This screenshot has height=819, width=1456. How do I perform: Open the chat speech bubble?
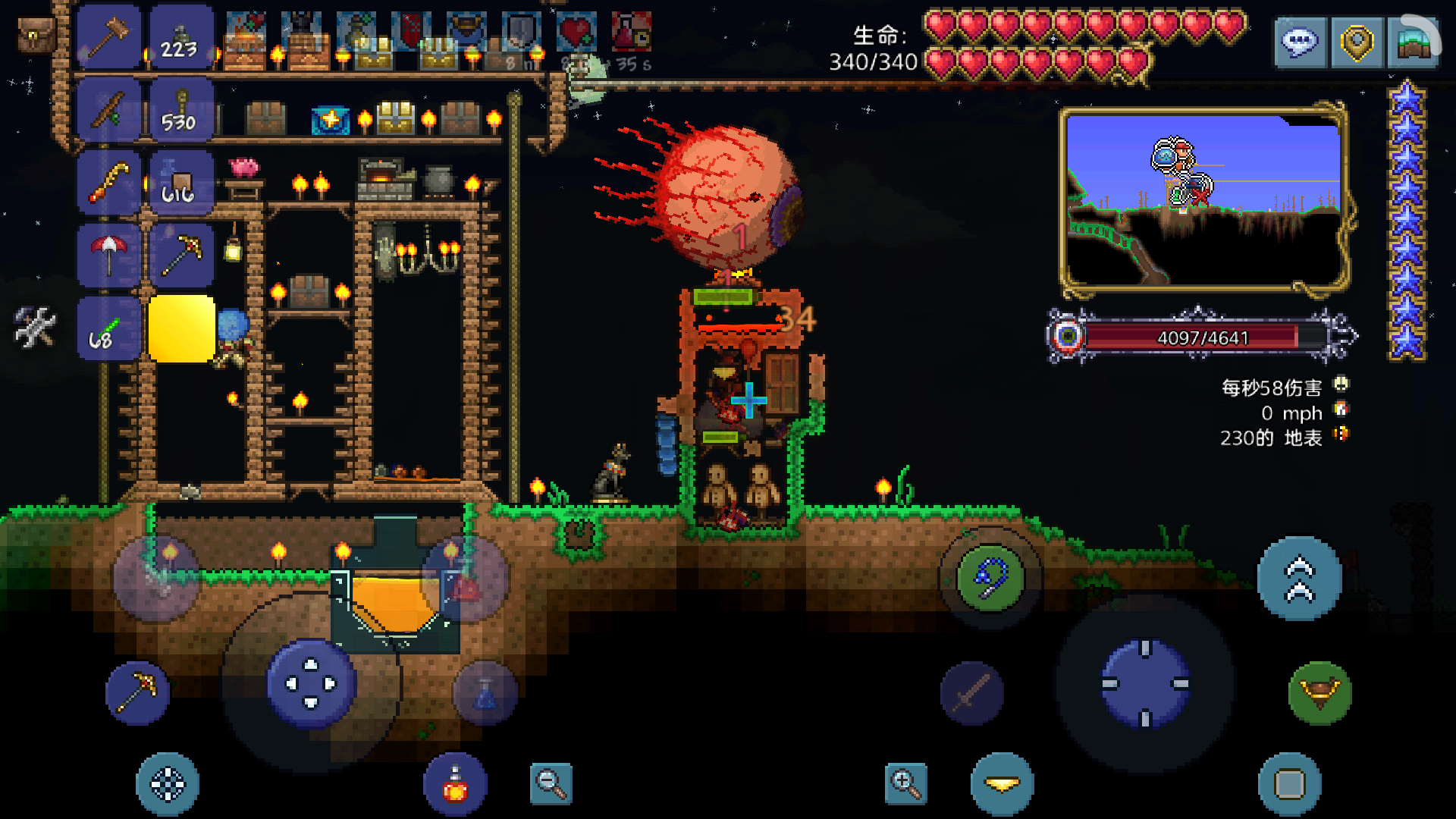(x=1300, y=42)
